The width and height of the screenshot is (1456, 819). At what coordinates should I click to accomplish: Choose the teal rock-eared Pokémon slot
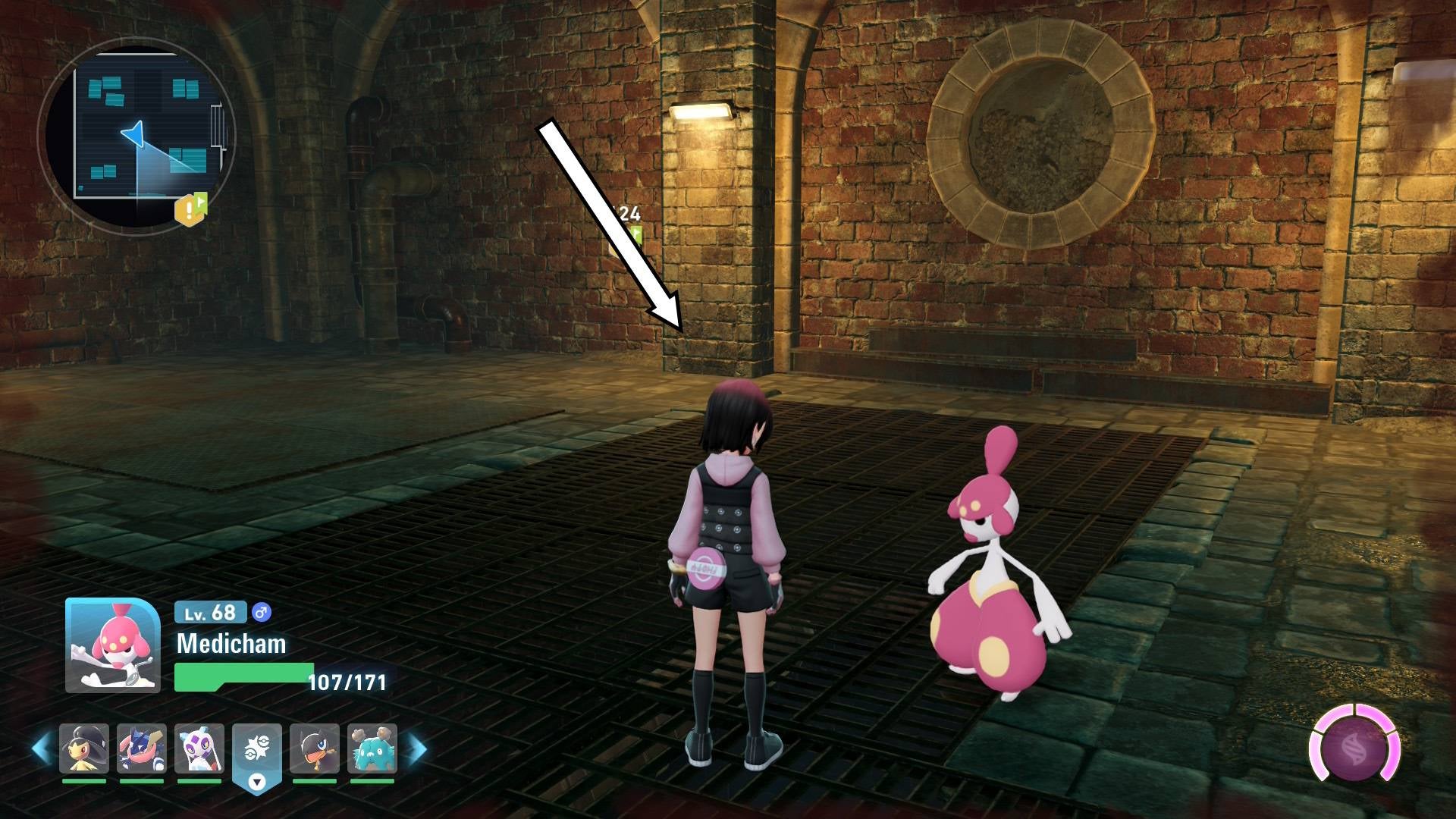[372, 749]
